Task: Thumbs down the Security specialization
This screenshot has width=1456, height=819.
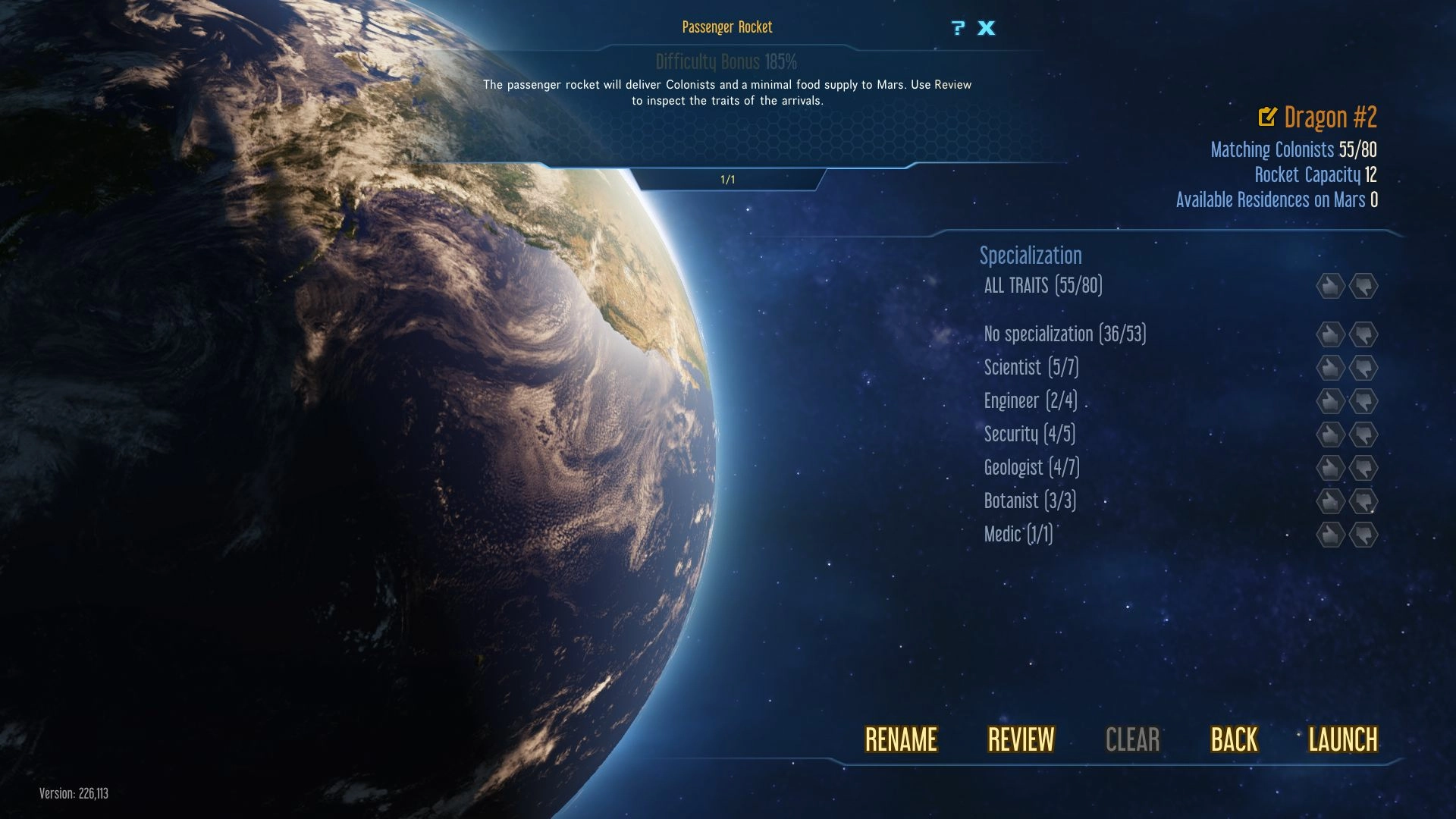Action: [1363, 435]
